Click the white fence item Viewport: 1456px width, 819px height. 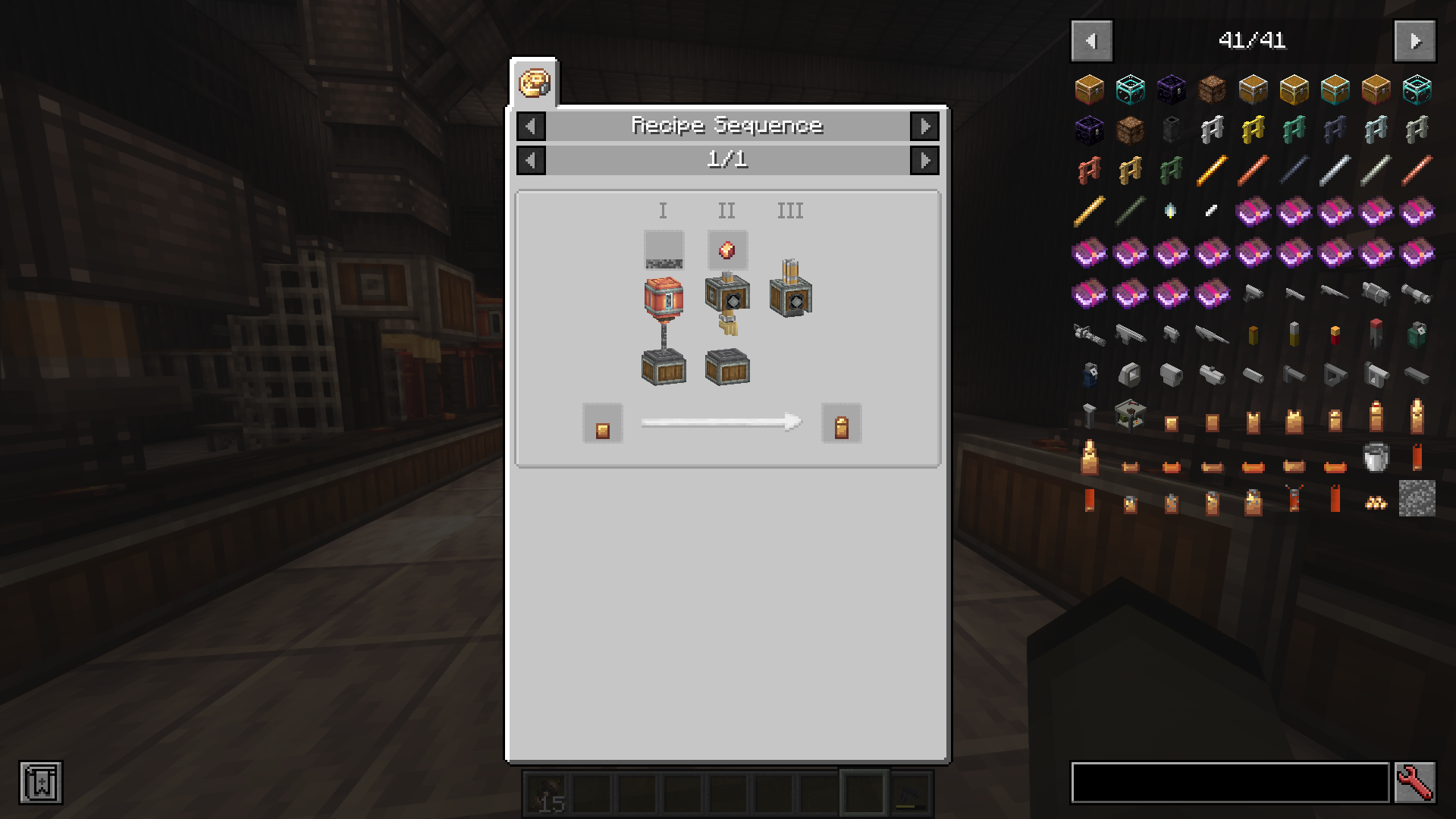[1212, 129]
